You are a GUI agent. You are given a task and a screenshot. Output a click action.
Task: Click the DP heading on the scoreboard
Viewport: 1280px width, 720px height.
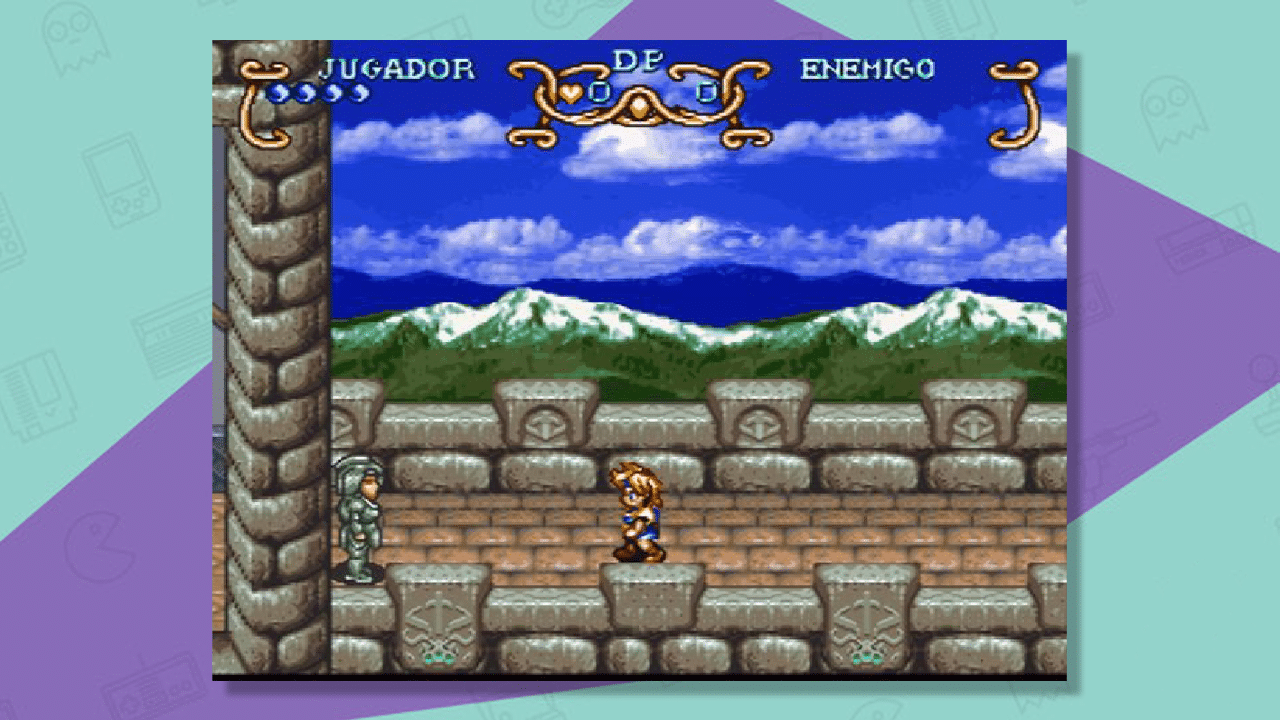click(639, 58)
